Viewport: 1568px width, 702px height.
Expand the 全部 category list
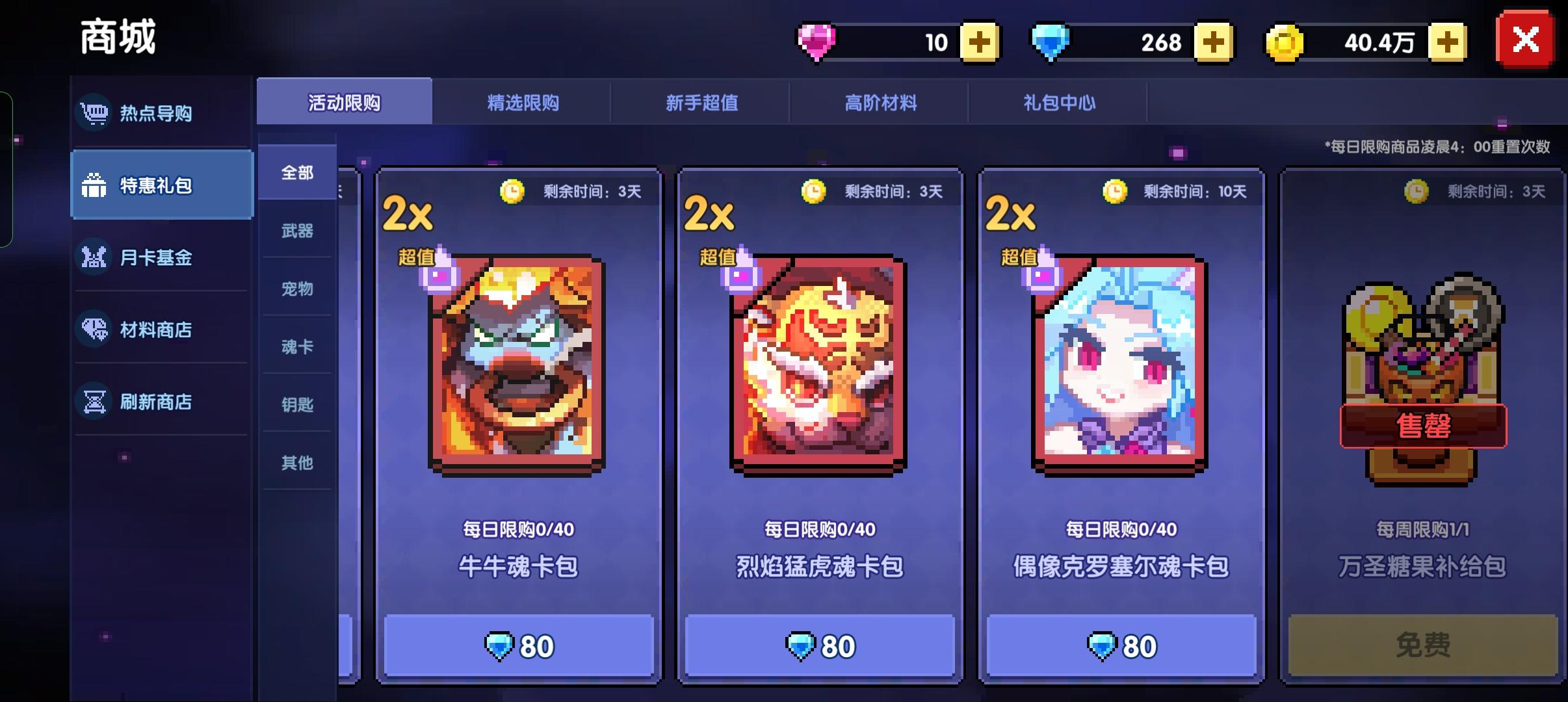coord(296,172)
